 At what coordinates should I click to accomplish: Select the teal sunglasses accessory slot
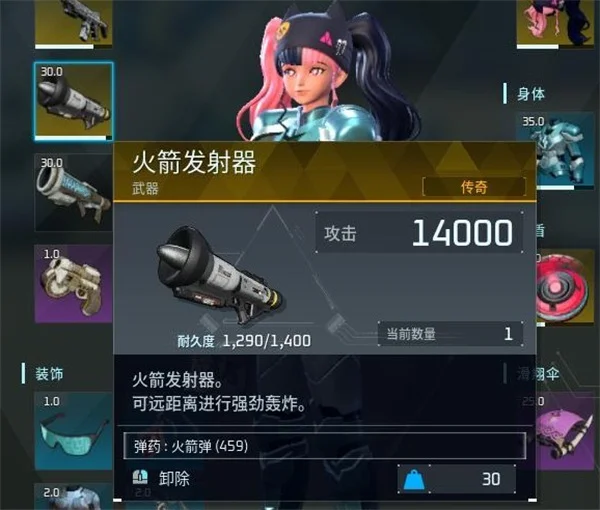[x=73, y=431]
